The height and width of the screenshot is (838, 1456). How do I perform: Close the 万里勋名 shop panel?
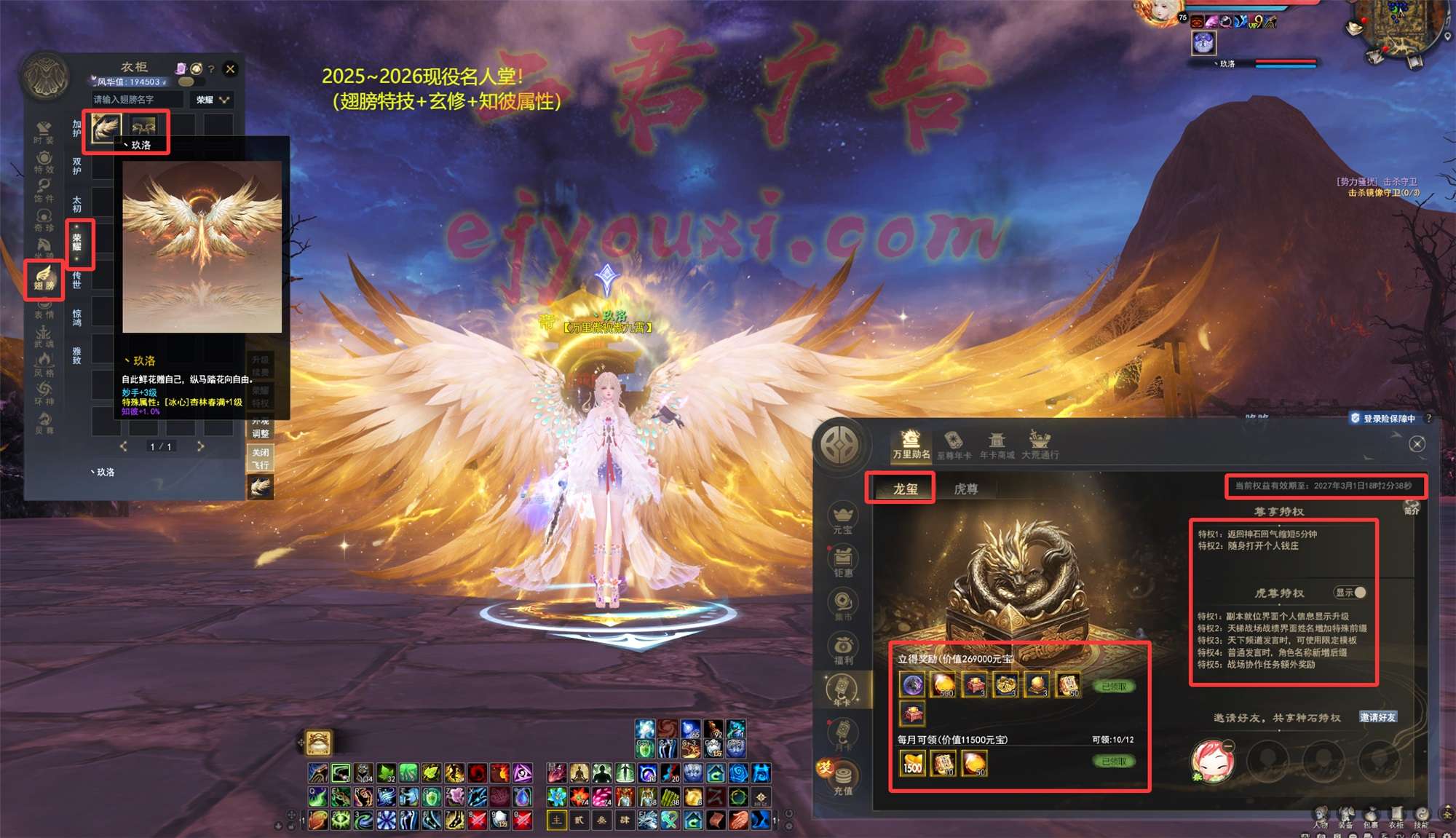point(1417,444)
